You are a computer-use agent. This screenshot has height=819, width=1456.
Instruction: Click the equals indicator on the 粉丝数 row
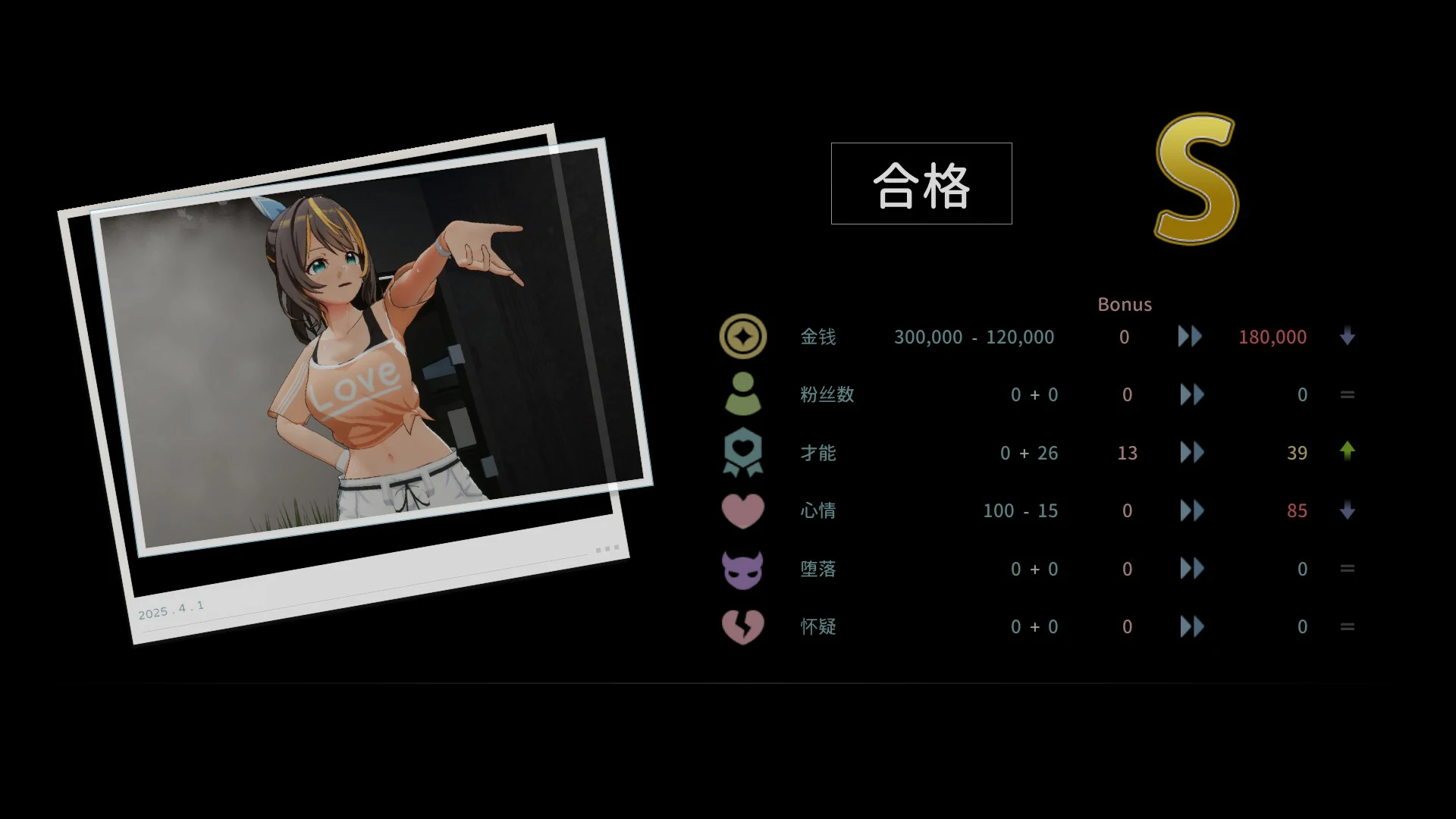(x=1348, y=394)
